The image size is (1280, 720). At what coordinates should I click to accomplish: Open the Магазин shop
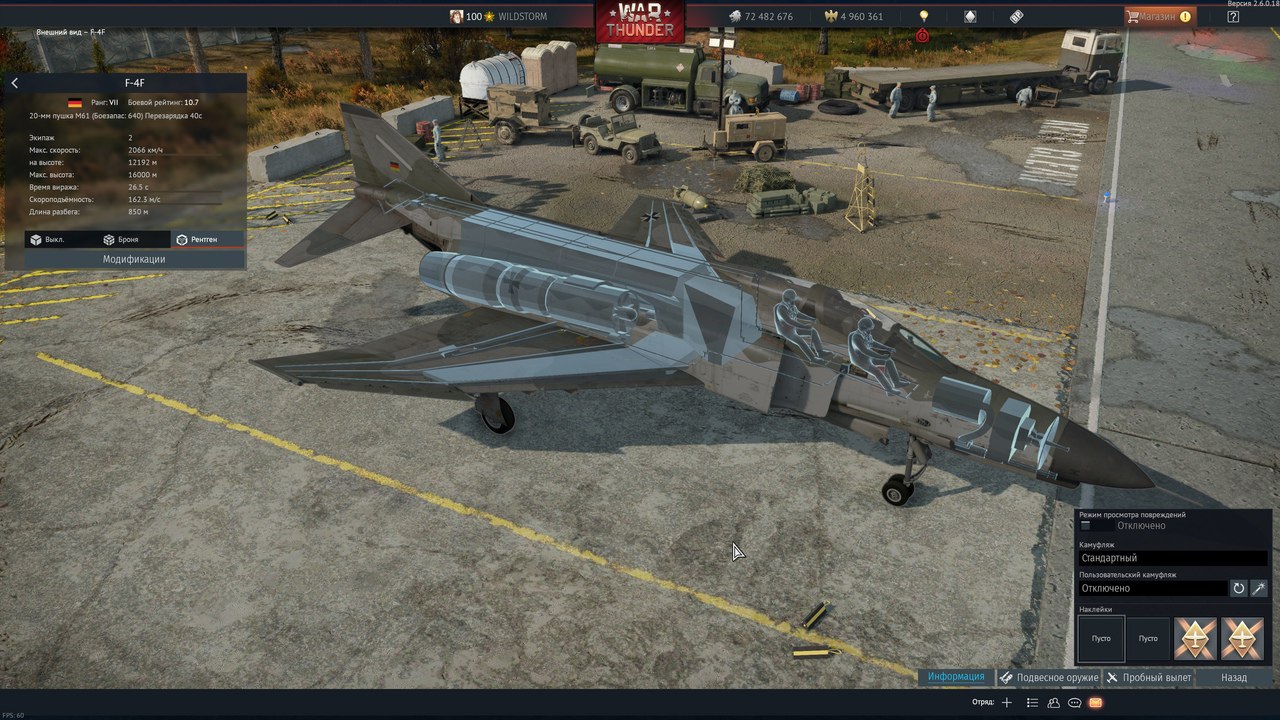tap(1160, 16)
